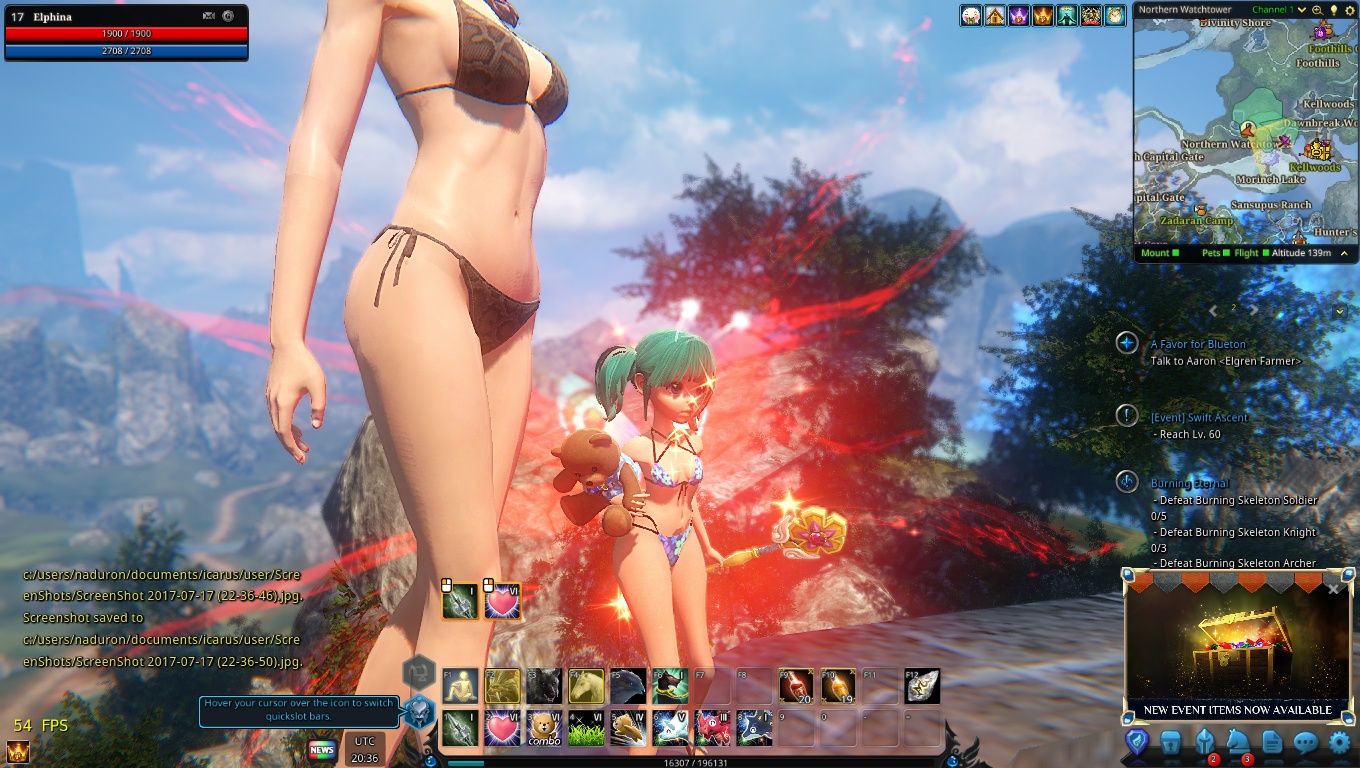Activate the teddy bear combo skill
Screen dimensions: 1360x768
[544, 728]
